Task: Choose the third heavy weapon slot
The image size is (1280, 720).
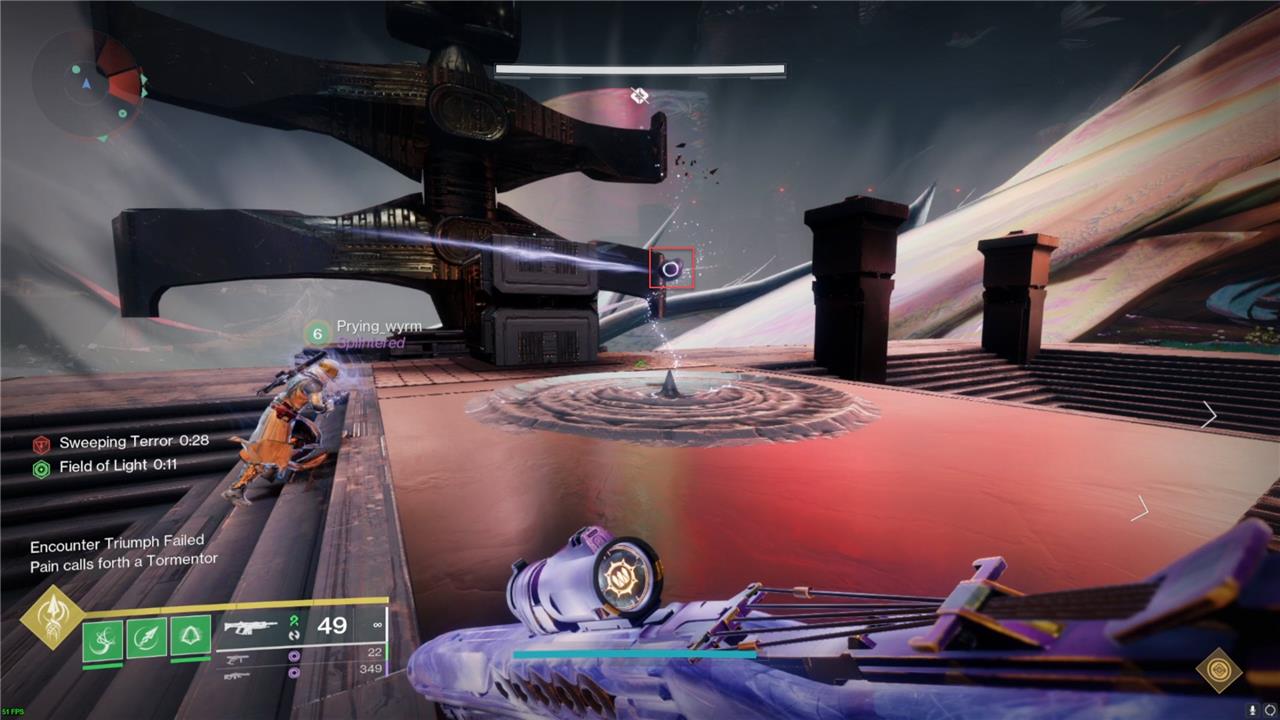Action: [x=237, y=675]
